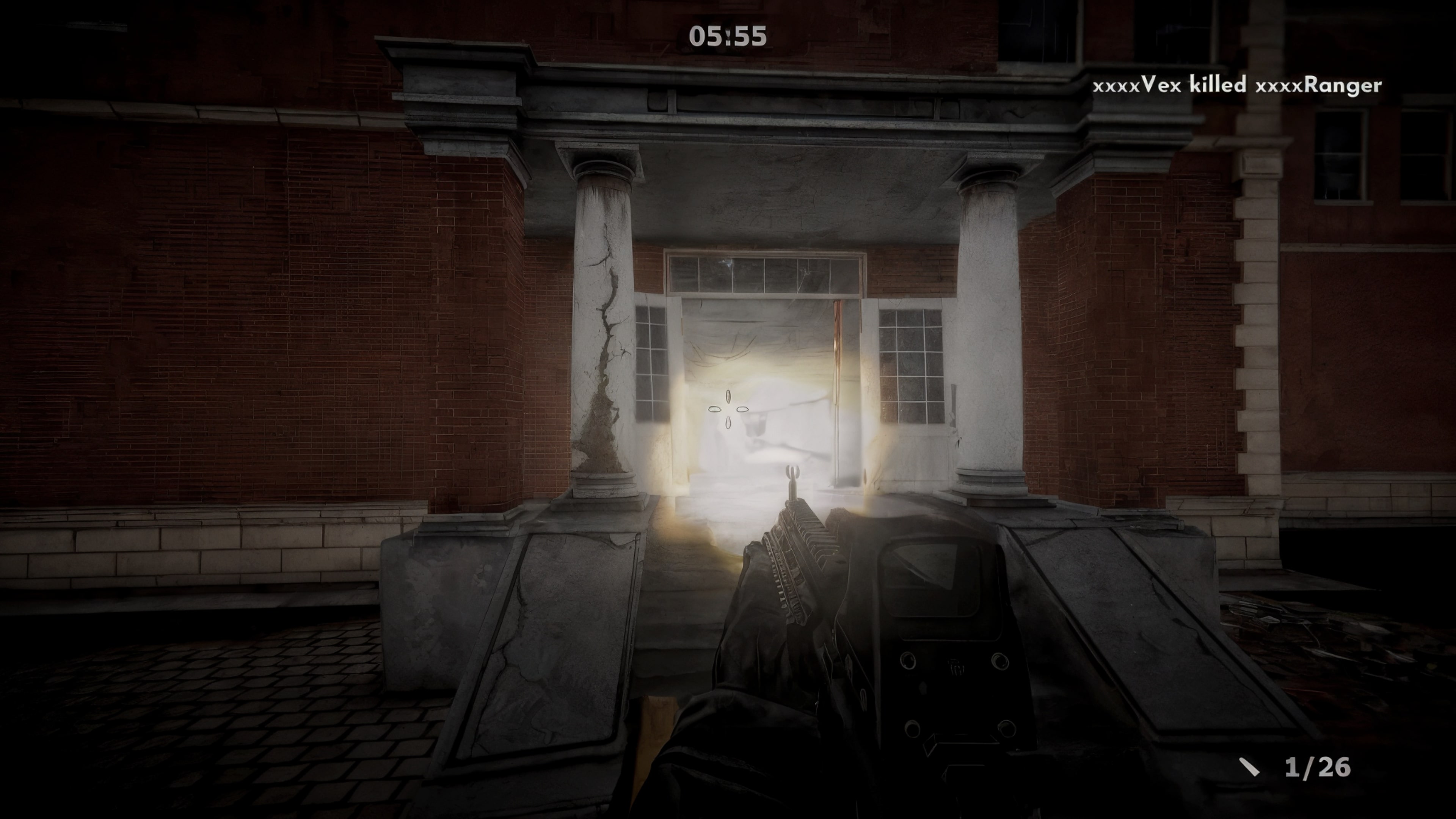Click the match timer showing 05:55
1456x819 pixels.
pyautogui.click(x=728, y=36)
